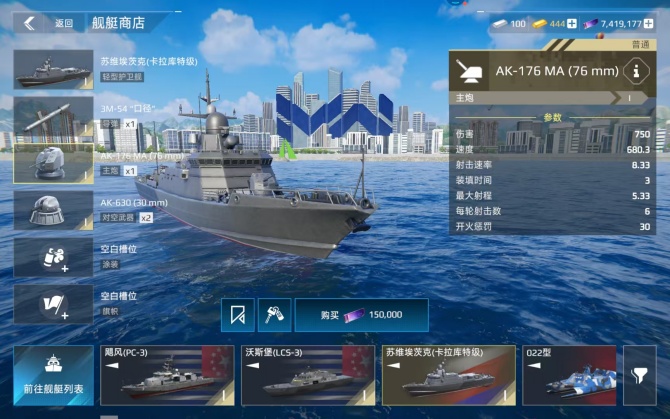This screenshot has height=419, width=670.
Task: Select the AK-176 MA main gun slot
Action: click(54, 164)
